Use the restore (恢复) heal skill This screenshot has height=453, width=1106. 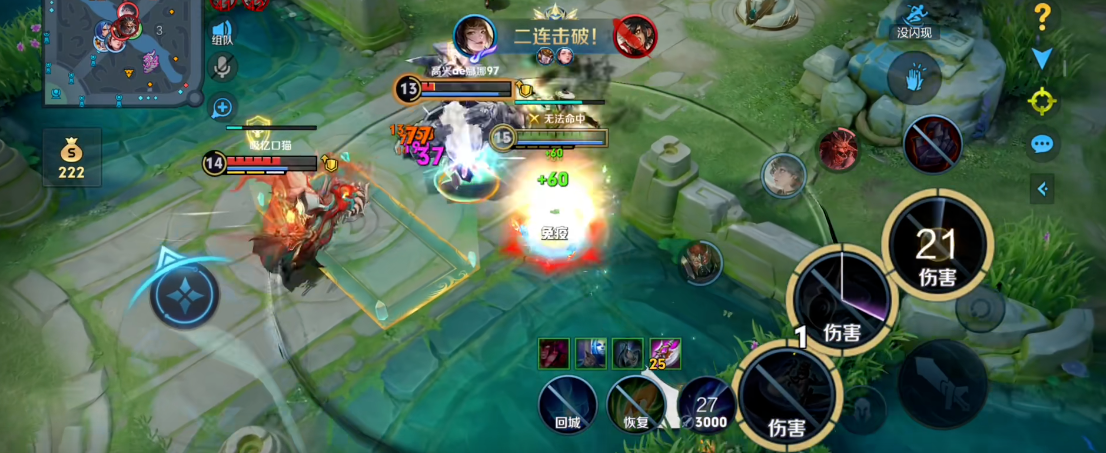coord(636,405)
